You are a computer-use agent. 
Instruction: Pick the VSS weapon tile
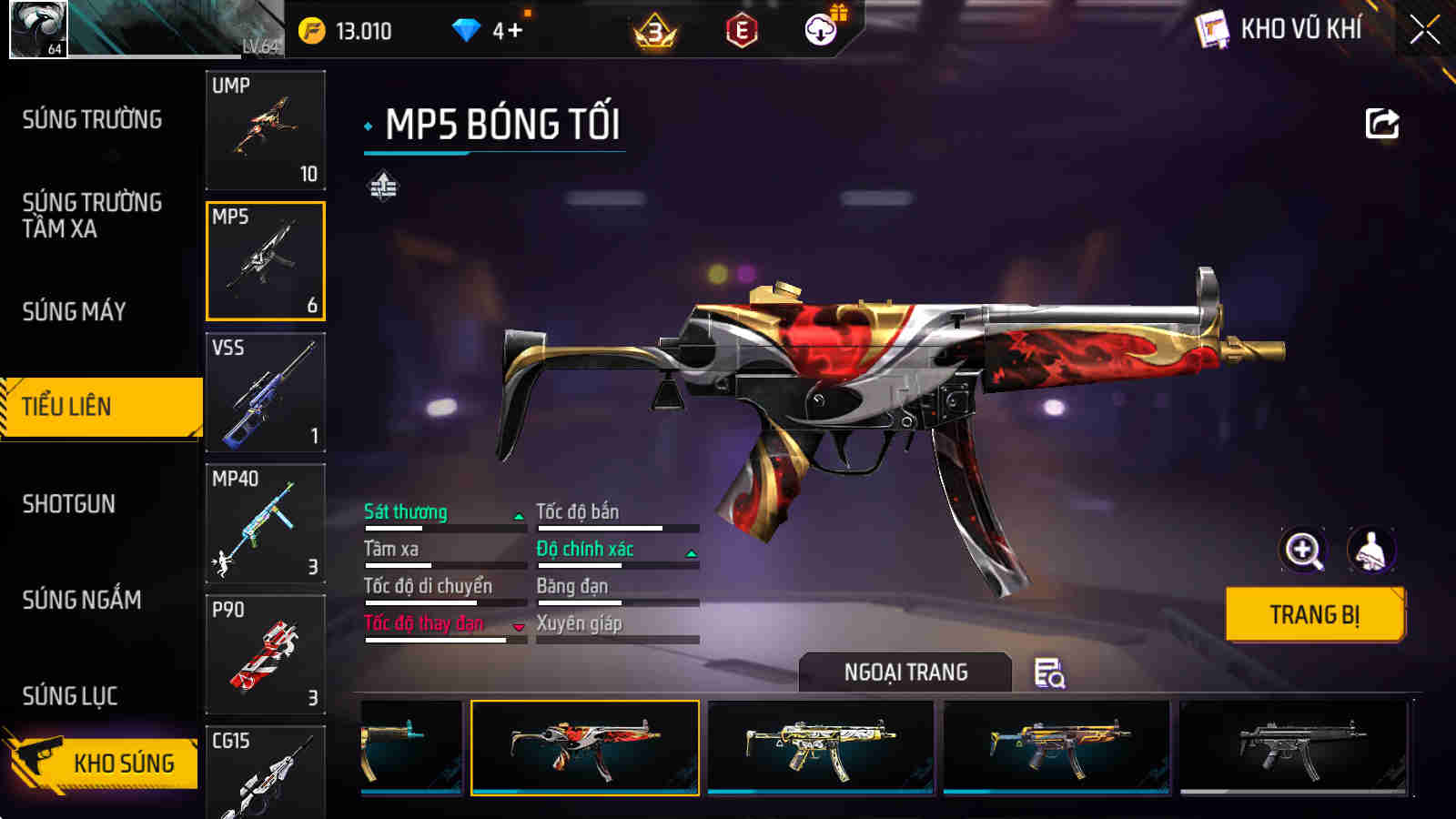pos(265,392)
